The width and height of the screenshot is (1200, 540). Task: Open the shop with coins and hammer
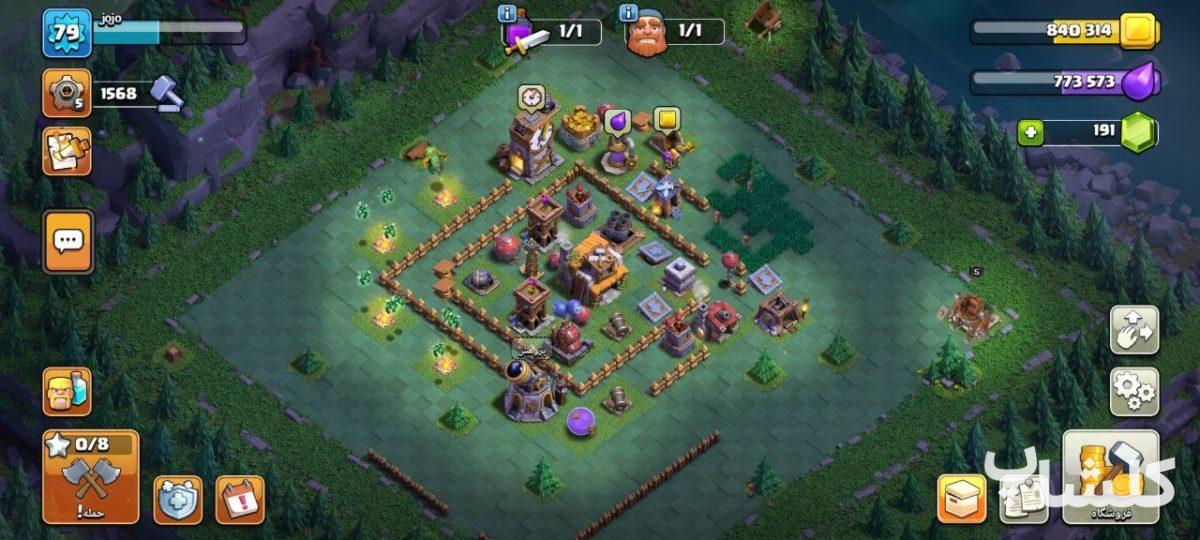pos(1111,477)
